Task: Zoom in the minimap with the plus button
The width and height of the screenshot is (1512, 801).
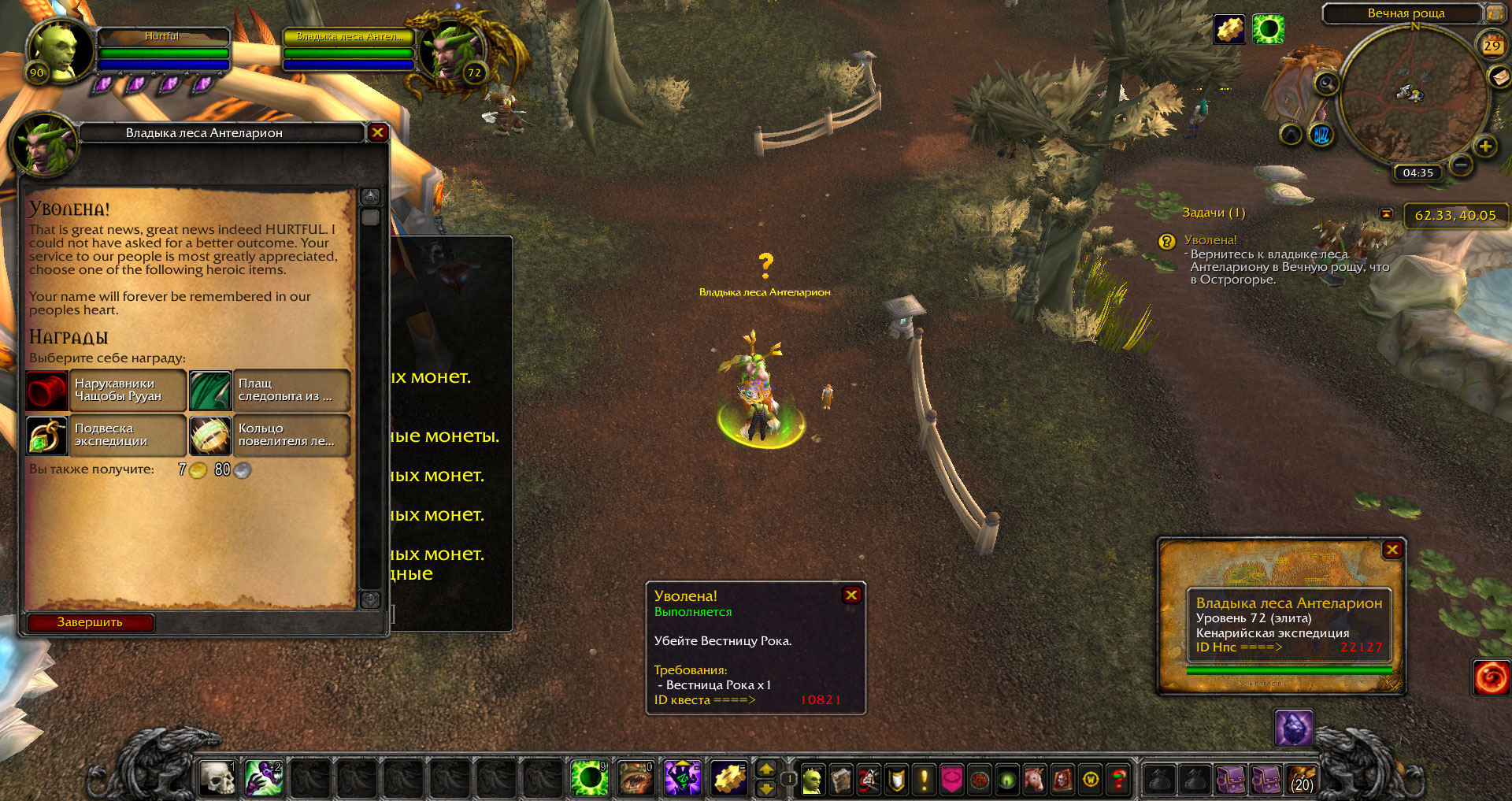Action: click(1485, 146)
